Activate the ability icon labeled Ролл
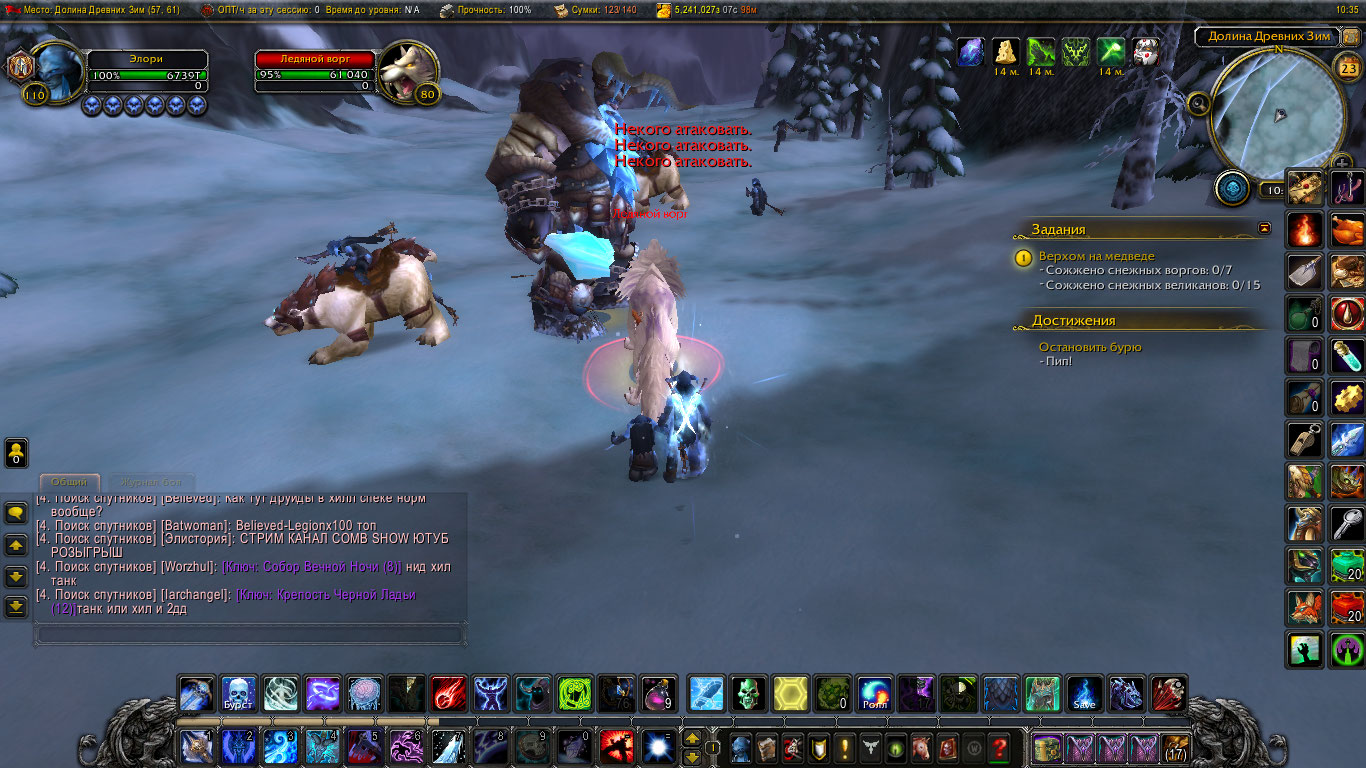The width and height of the screenshot is (1366, 768). [x=875, y=693]
